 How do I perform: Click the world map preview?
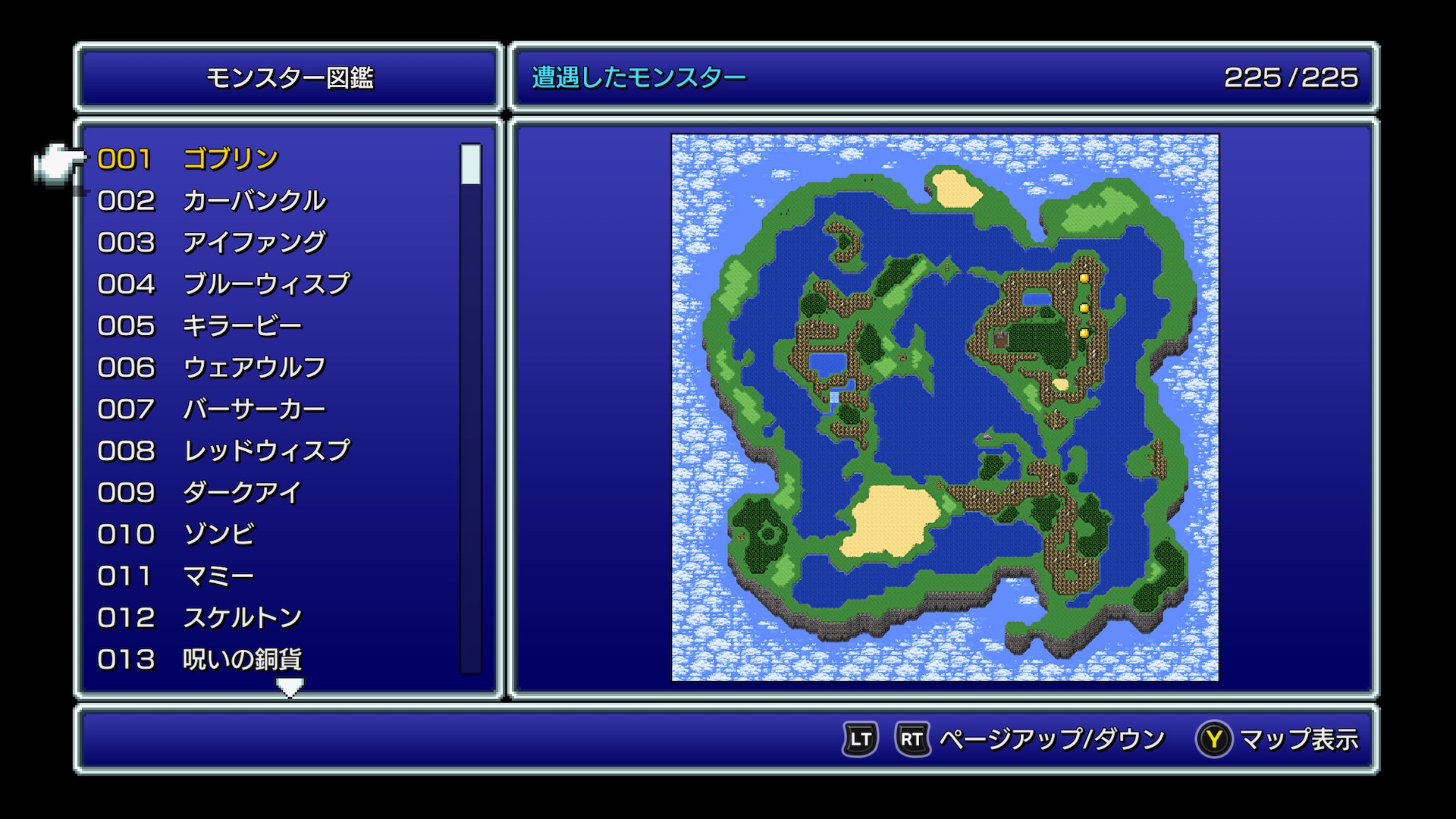point(945,408)
